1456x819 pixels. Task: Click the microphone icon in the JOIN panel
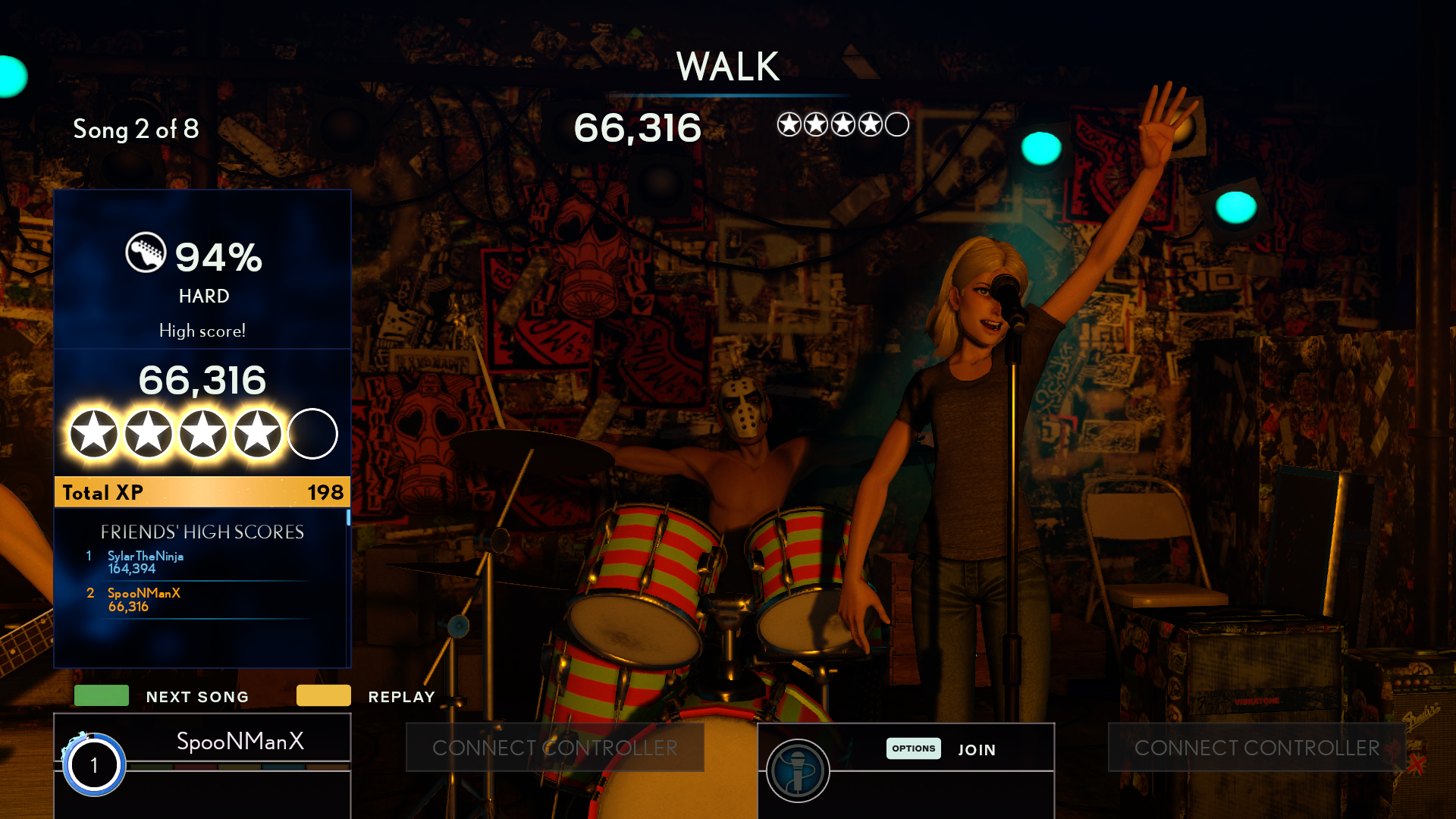(x=797, y=770)
